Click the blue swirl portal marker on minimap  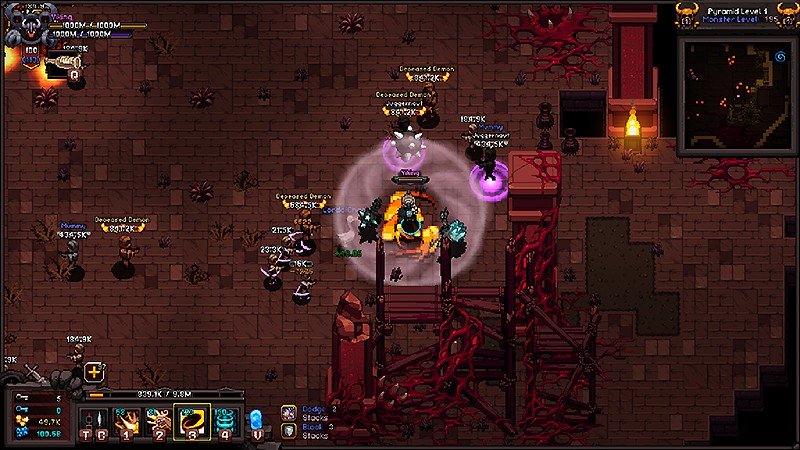(x=775, y=58)
